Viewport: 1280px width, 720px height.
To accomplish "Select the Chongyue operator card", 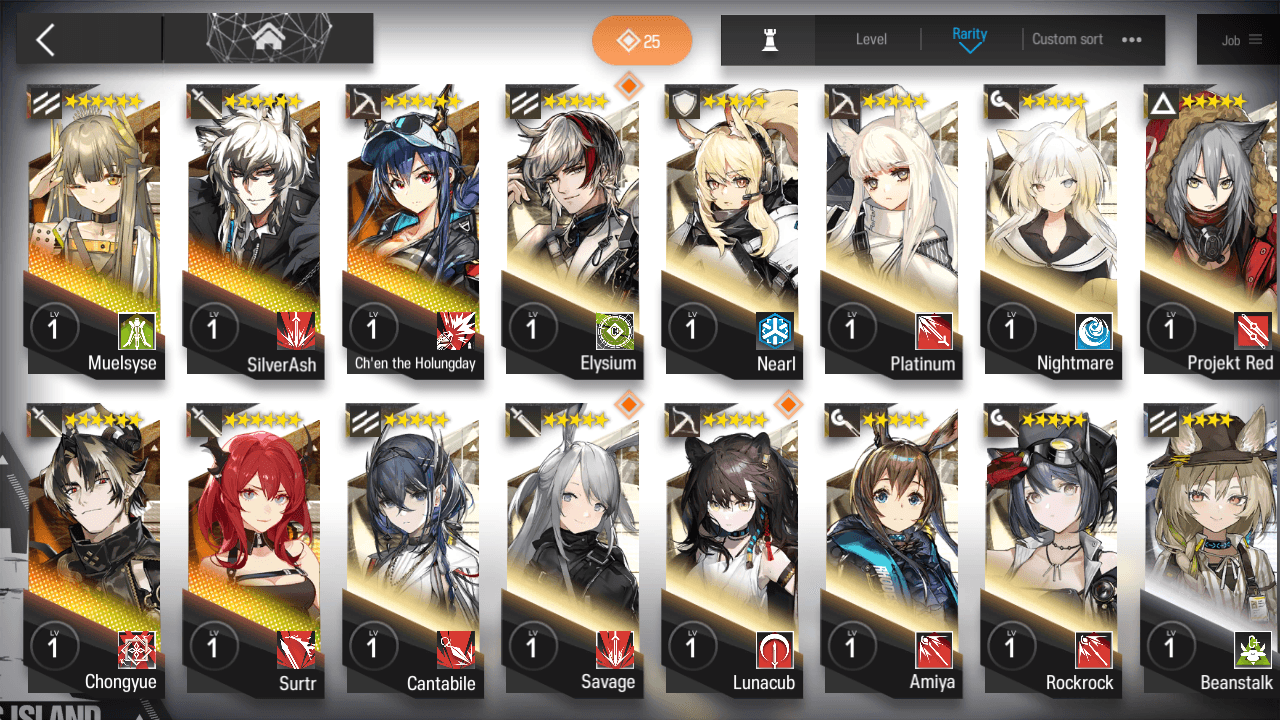I will pyautogui.click(x=96, y=550).
